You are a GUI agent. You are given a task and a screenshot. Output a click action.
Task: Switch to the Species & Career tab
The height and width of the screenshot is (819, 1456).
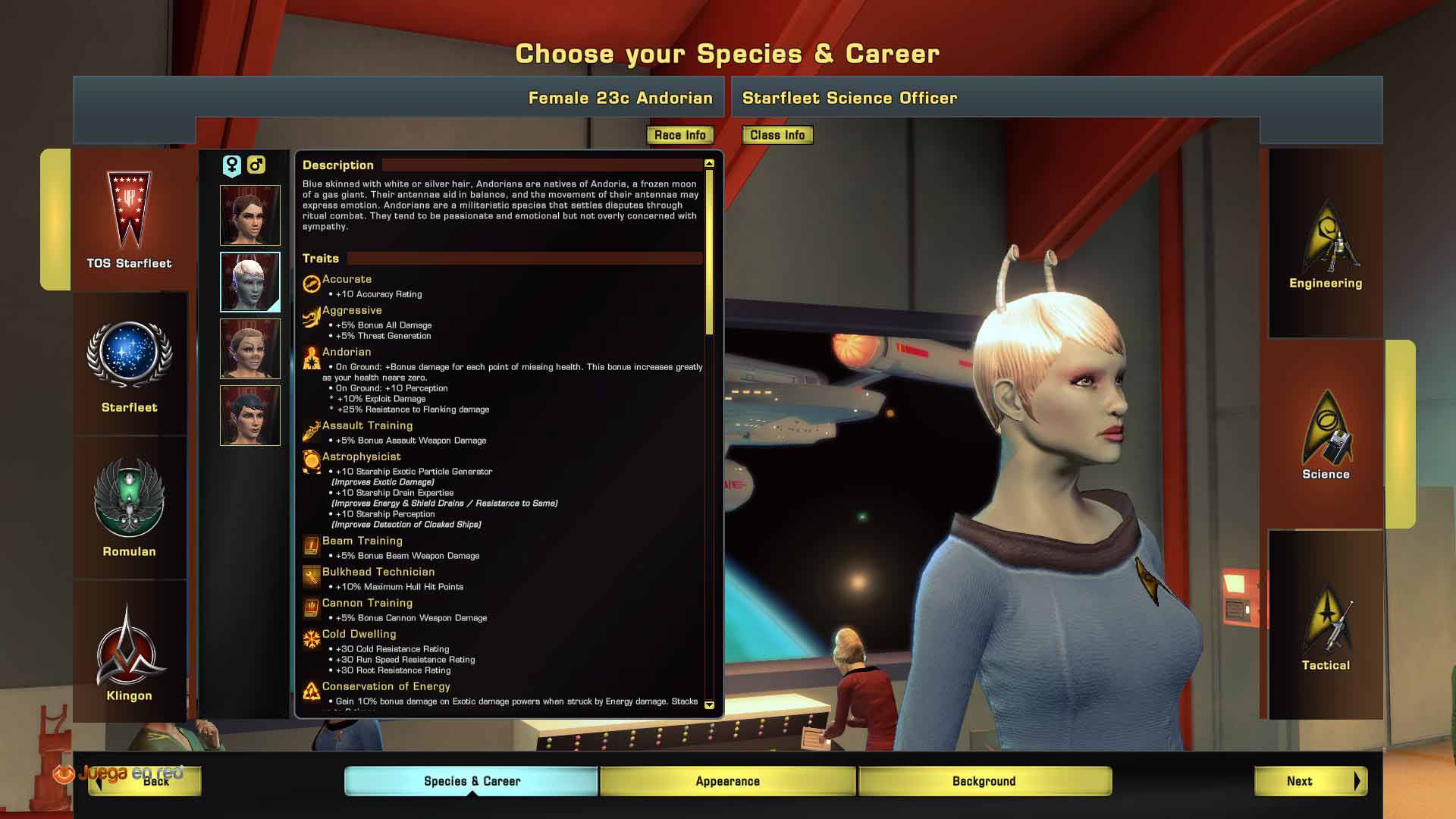pos(472,781)
